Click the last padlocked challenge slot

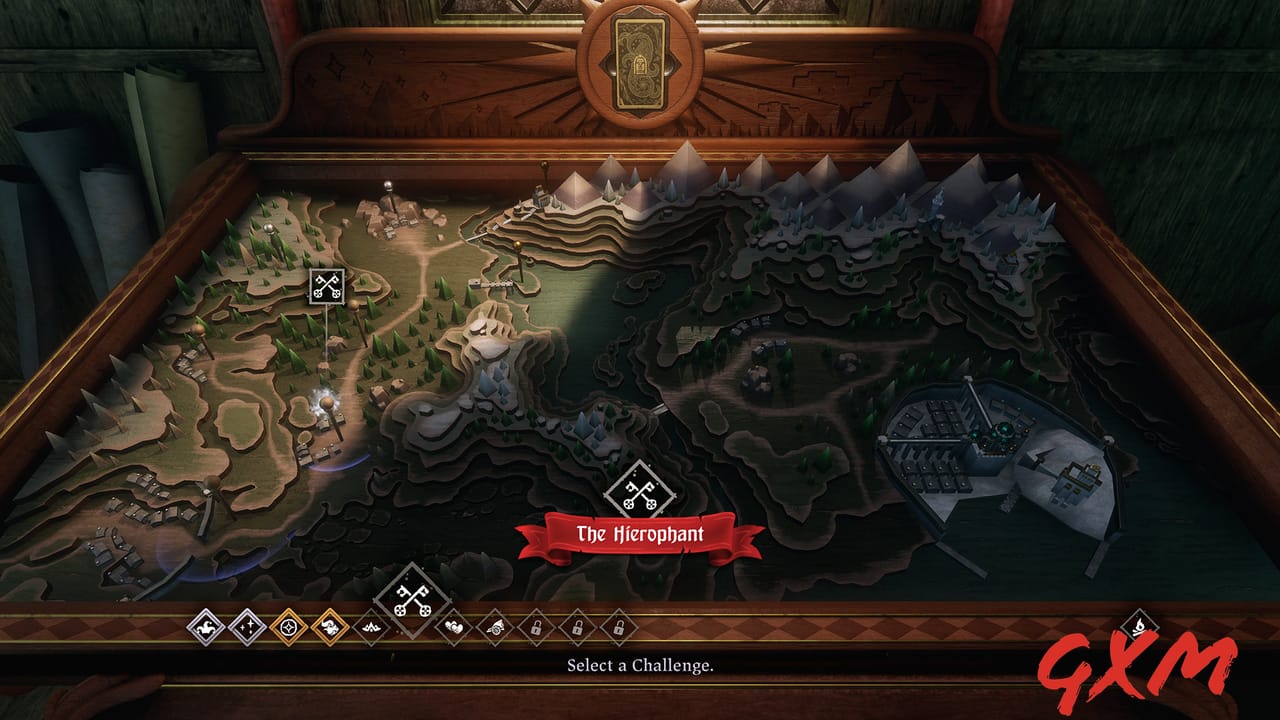[619, 627]
